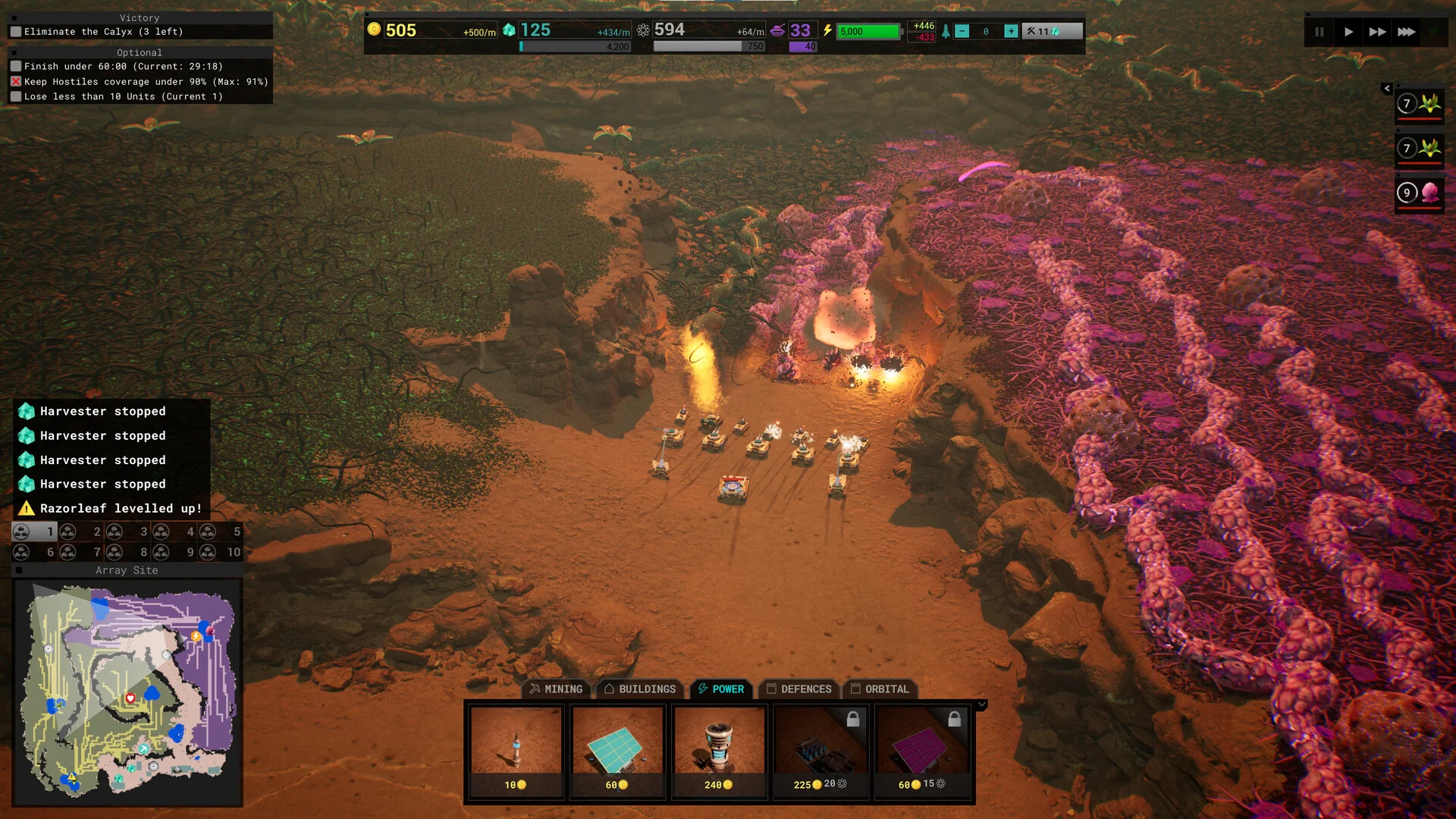This screenshot has height=819, width=1456.
Task: Increase rocket count with plus button
Action: pyautogui.click(x=1011, y=31)
